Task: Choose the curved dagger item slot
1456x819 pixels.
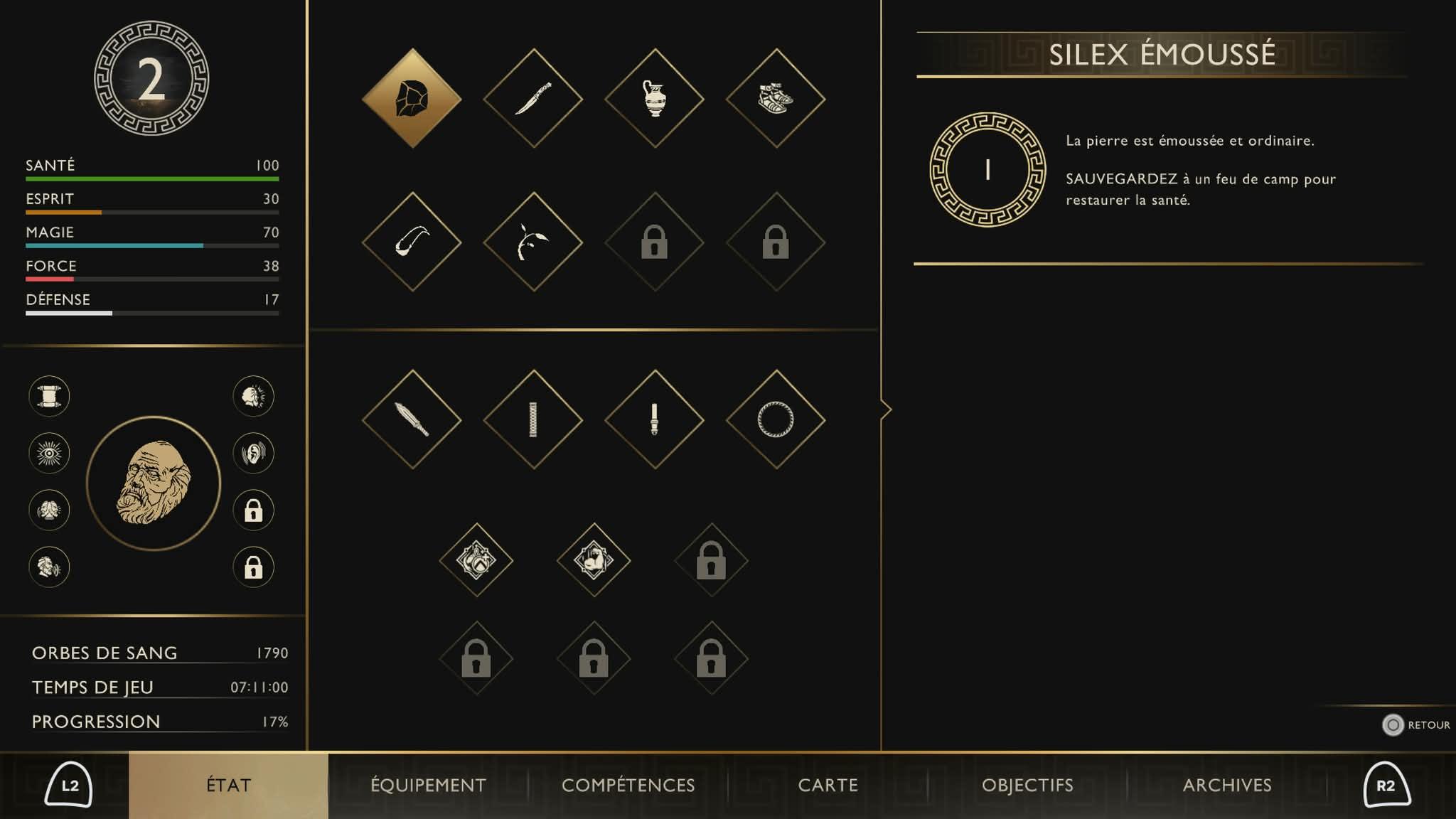Action: 533,98
